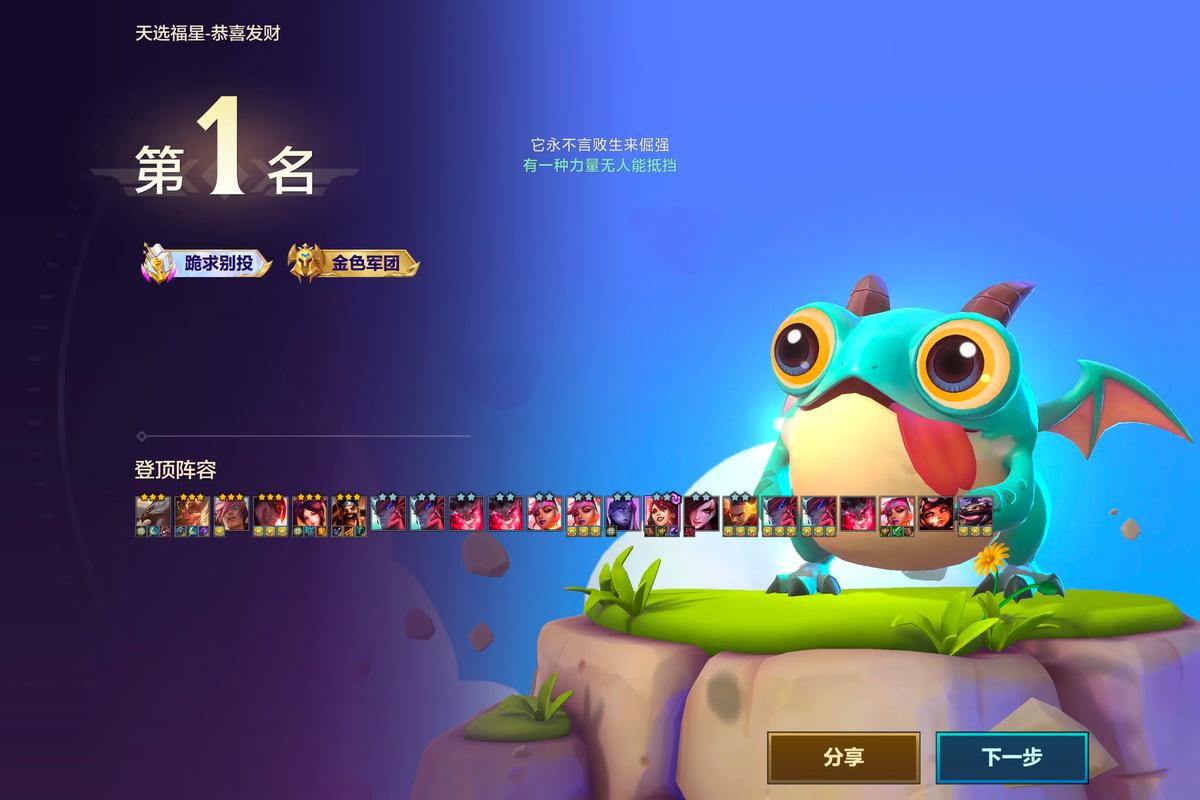Select the purple-skinned champion portrait in lineup
Image resolution: width=1200 pixels, height=800 pixels.
[622, 512]
